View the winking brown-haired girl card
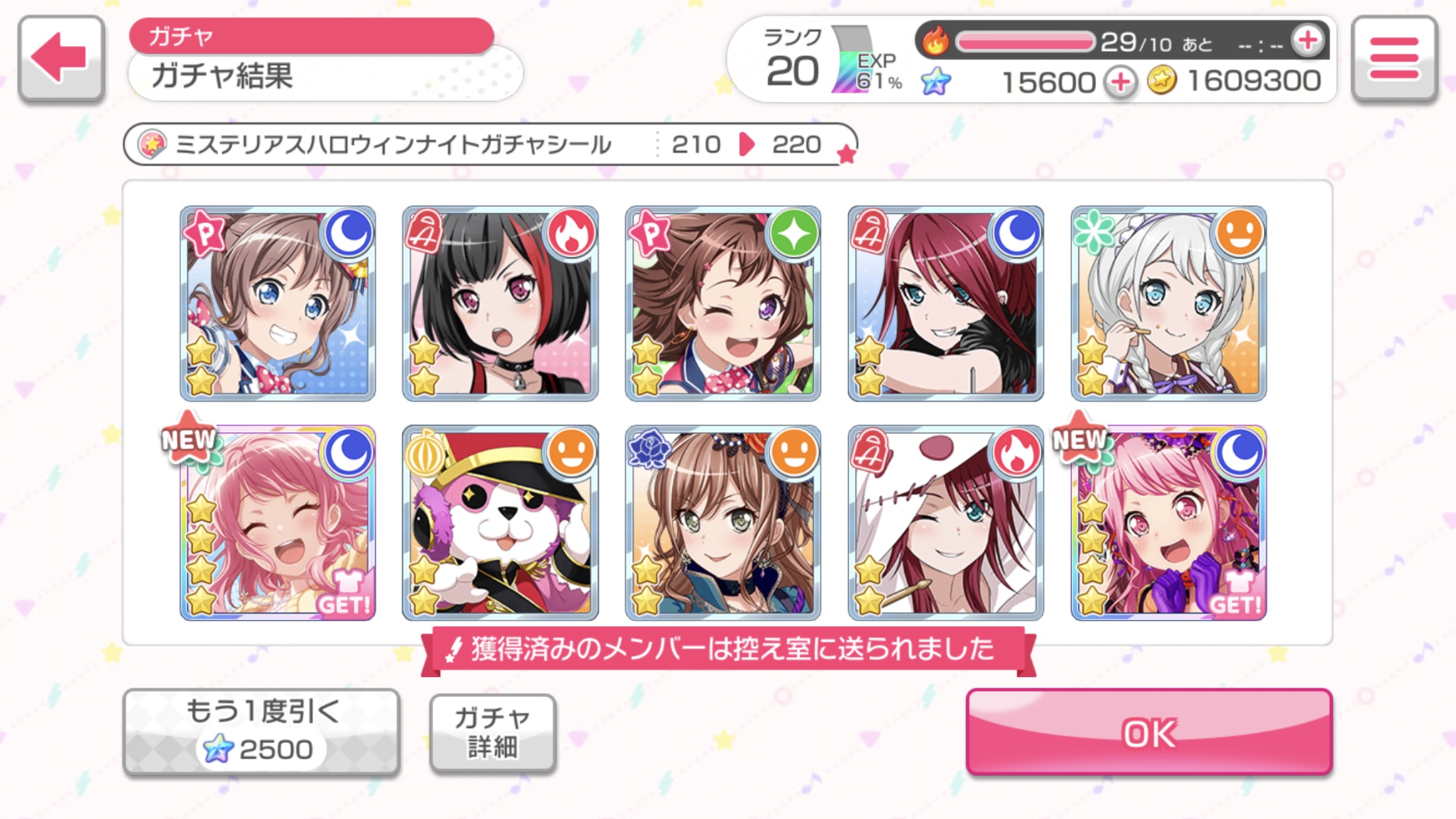The width and height of the screenshot is (1456, 819). 723,303
